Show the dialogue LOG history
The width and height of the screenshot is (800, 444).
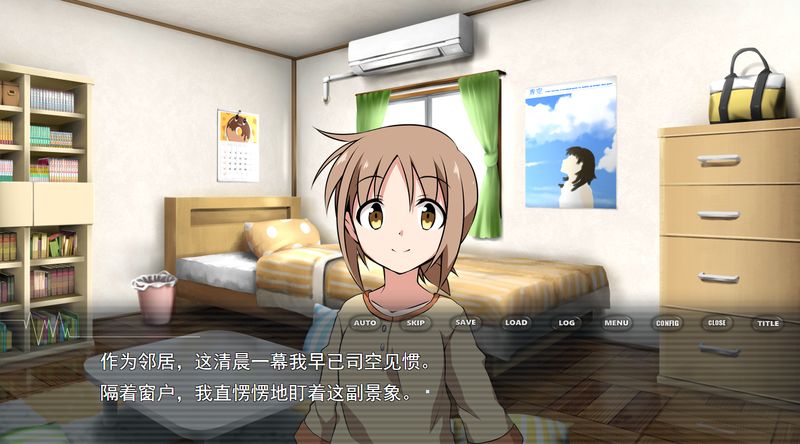(x=567, y=323)
